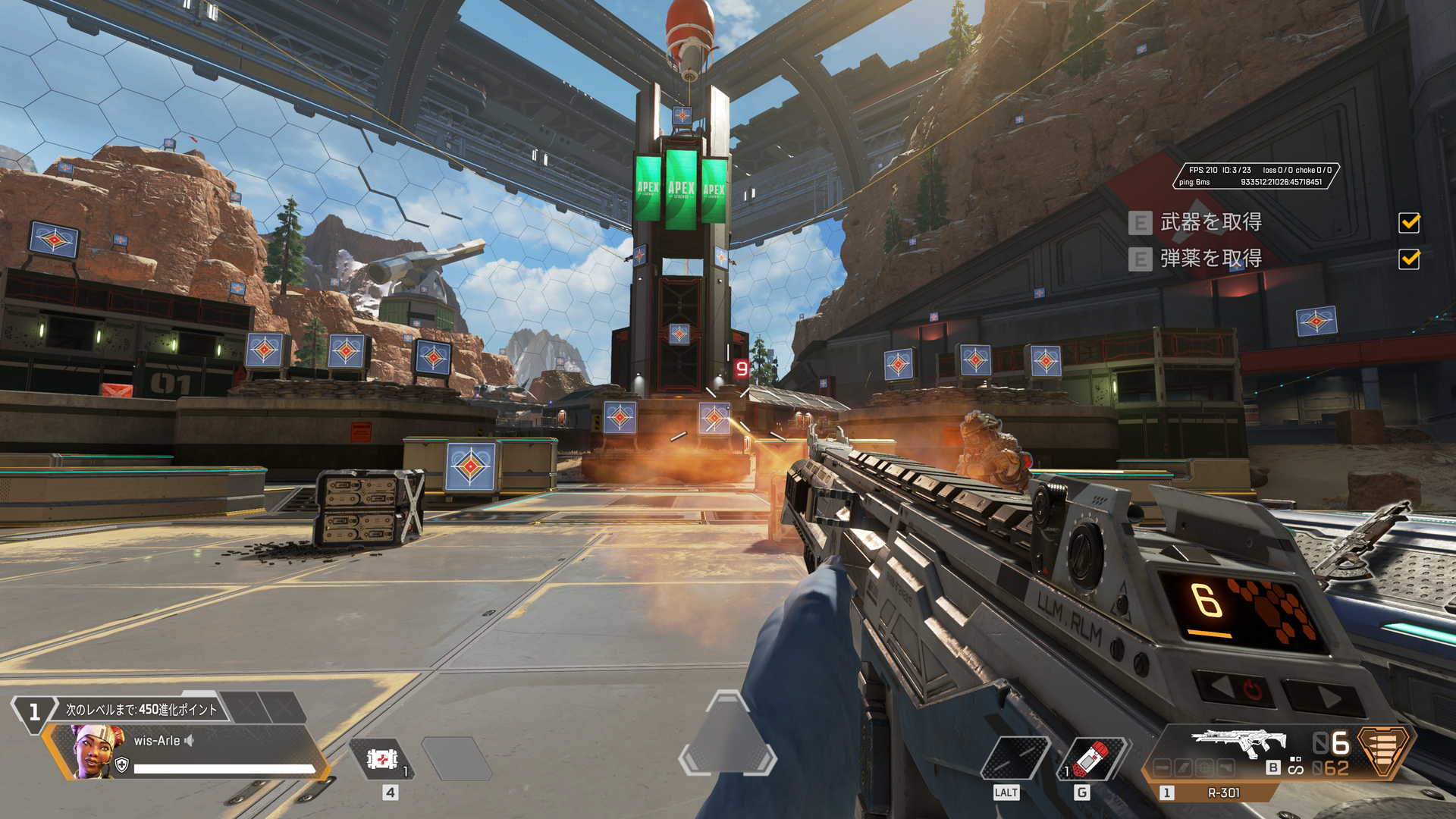Image resolution: width=1456 pixels, height=819 pixels.
Task: Uncheck the 弾薬を取得 checkbox
Action: [1408, 260]
